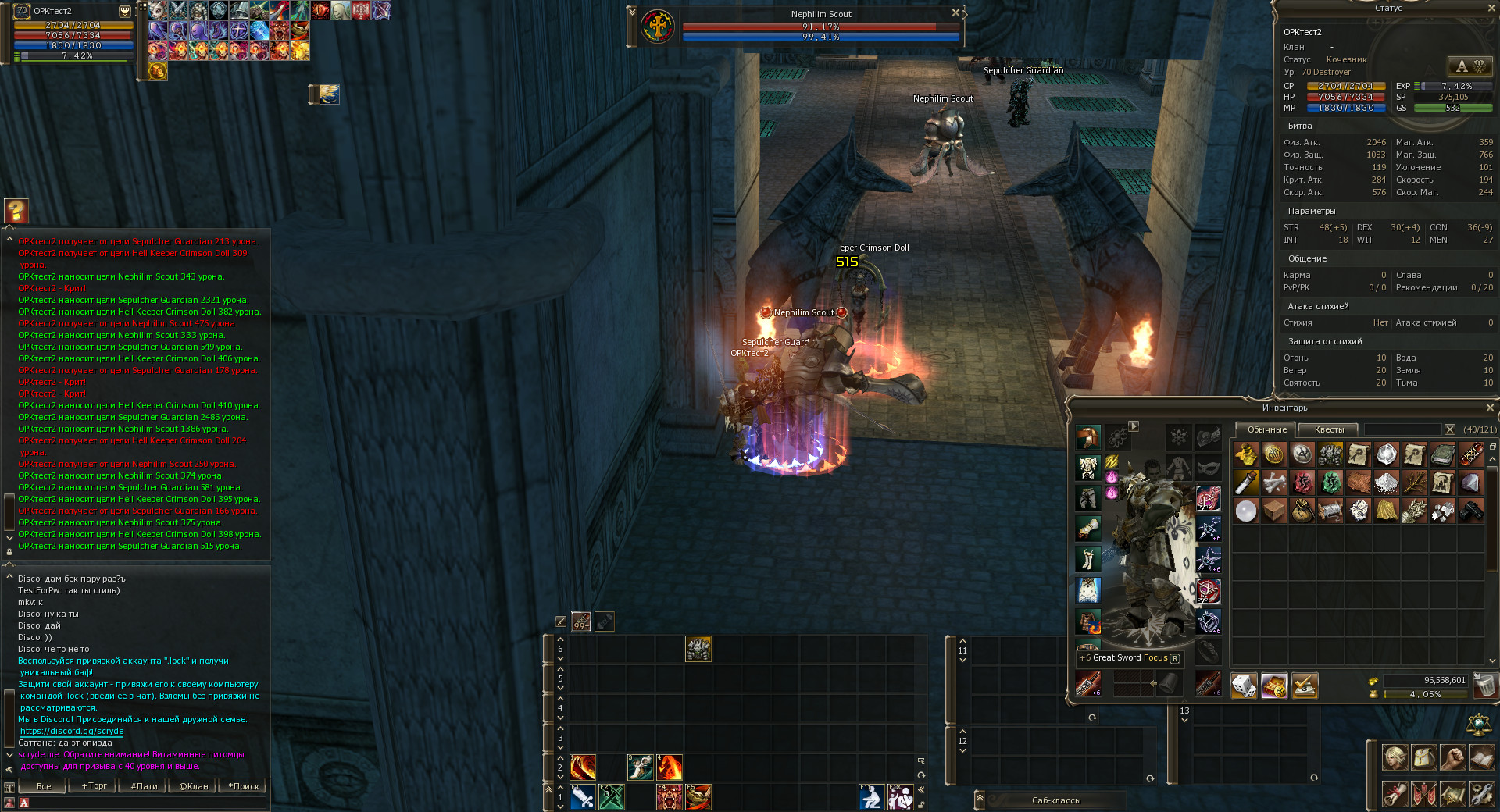1500x812 pixels.
Task: Open the Discord invite link in chat
Action: point(72,732)
